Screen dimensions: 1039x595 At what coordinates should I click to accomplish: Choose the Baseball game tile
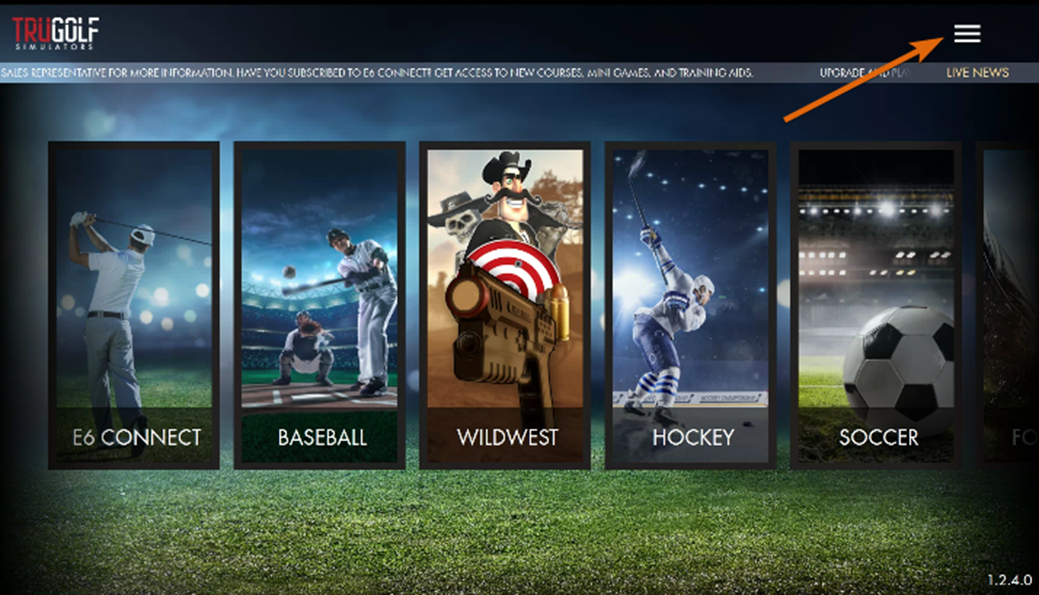pyautogui.click(x=319, y=305)
